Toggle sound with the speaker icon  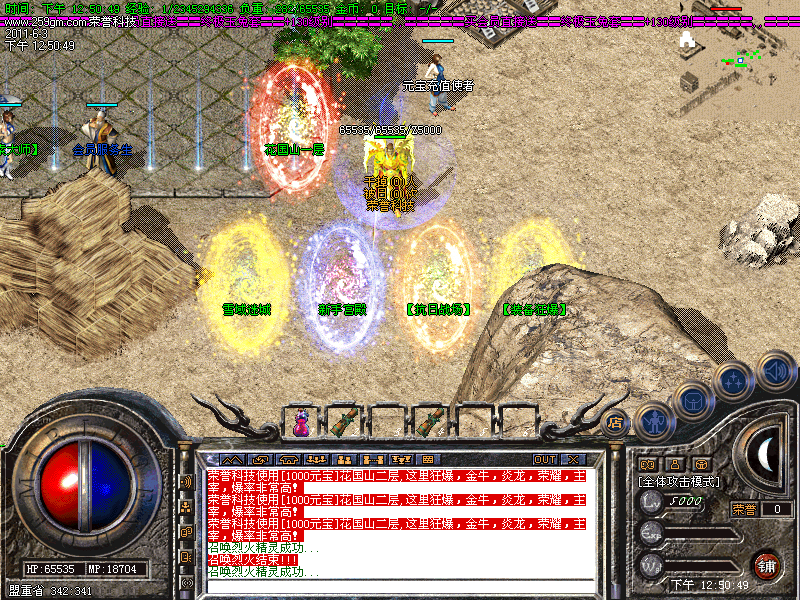click(x=774, y=371)
